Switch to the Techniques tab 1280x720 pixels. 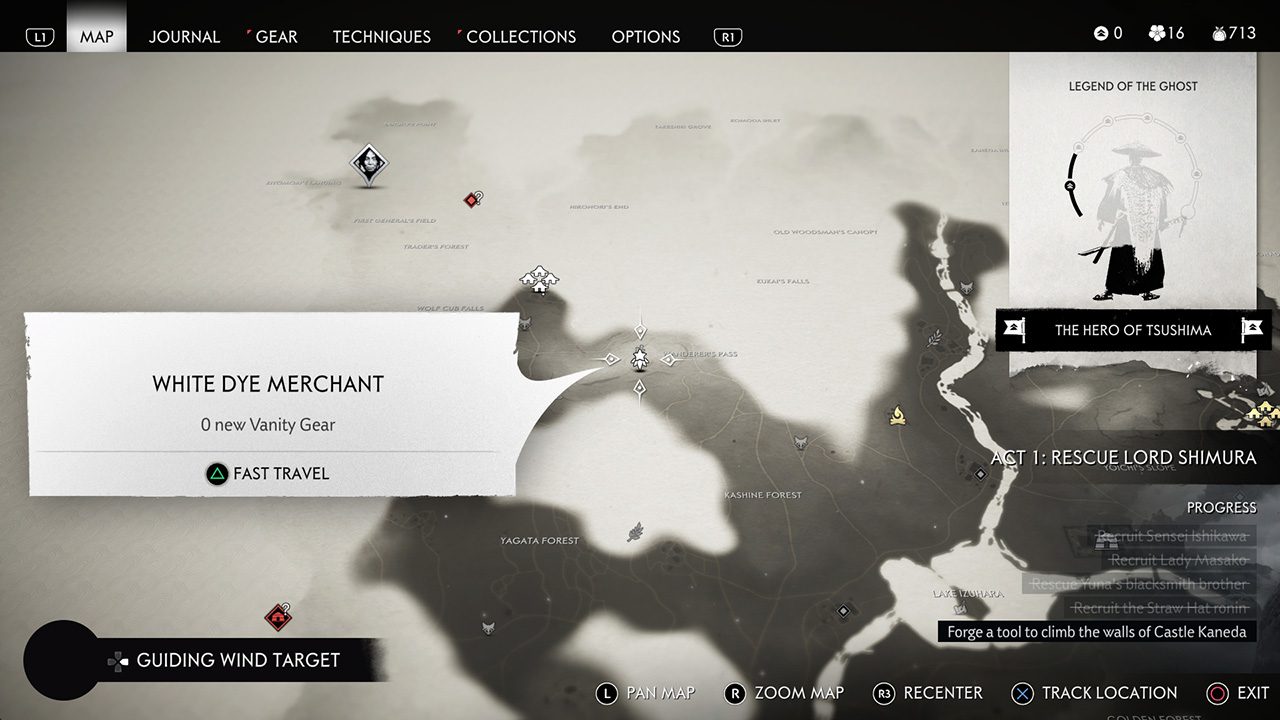381,37
